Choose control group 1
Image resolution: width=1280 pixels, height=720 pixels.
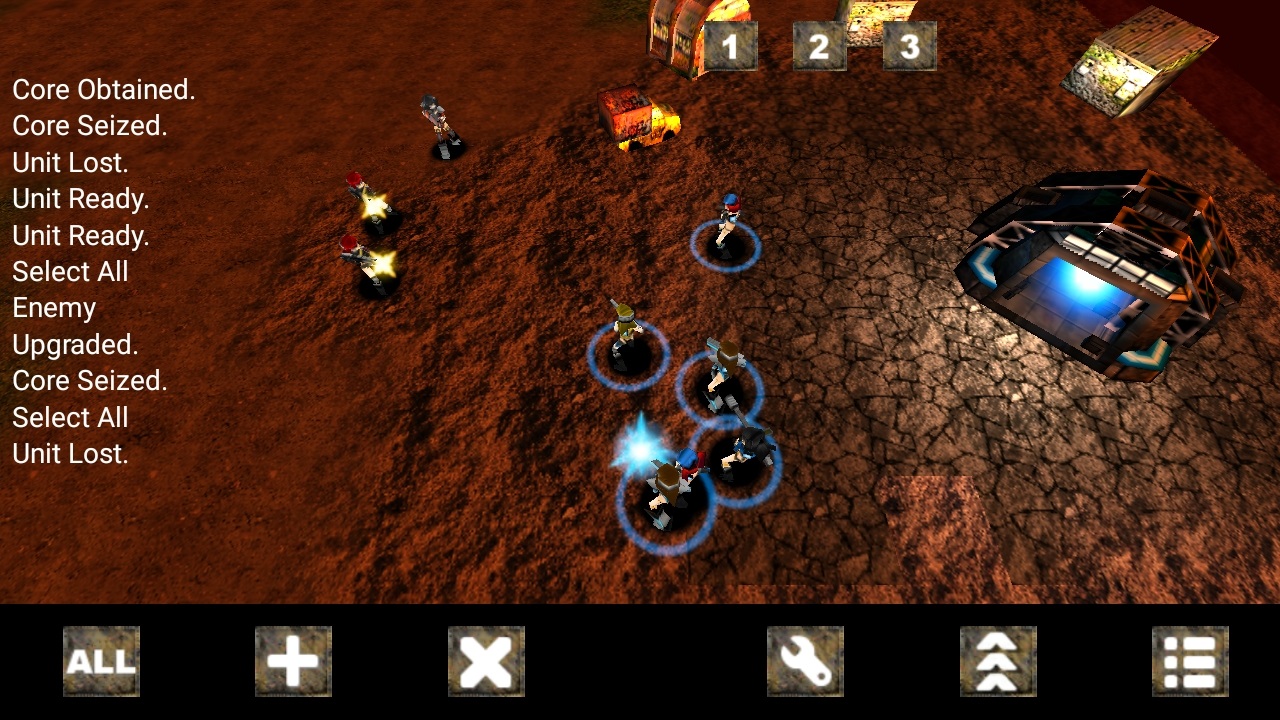pyautogui.click(x=730, y=46)
